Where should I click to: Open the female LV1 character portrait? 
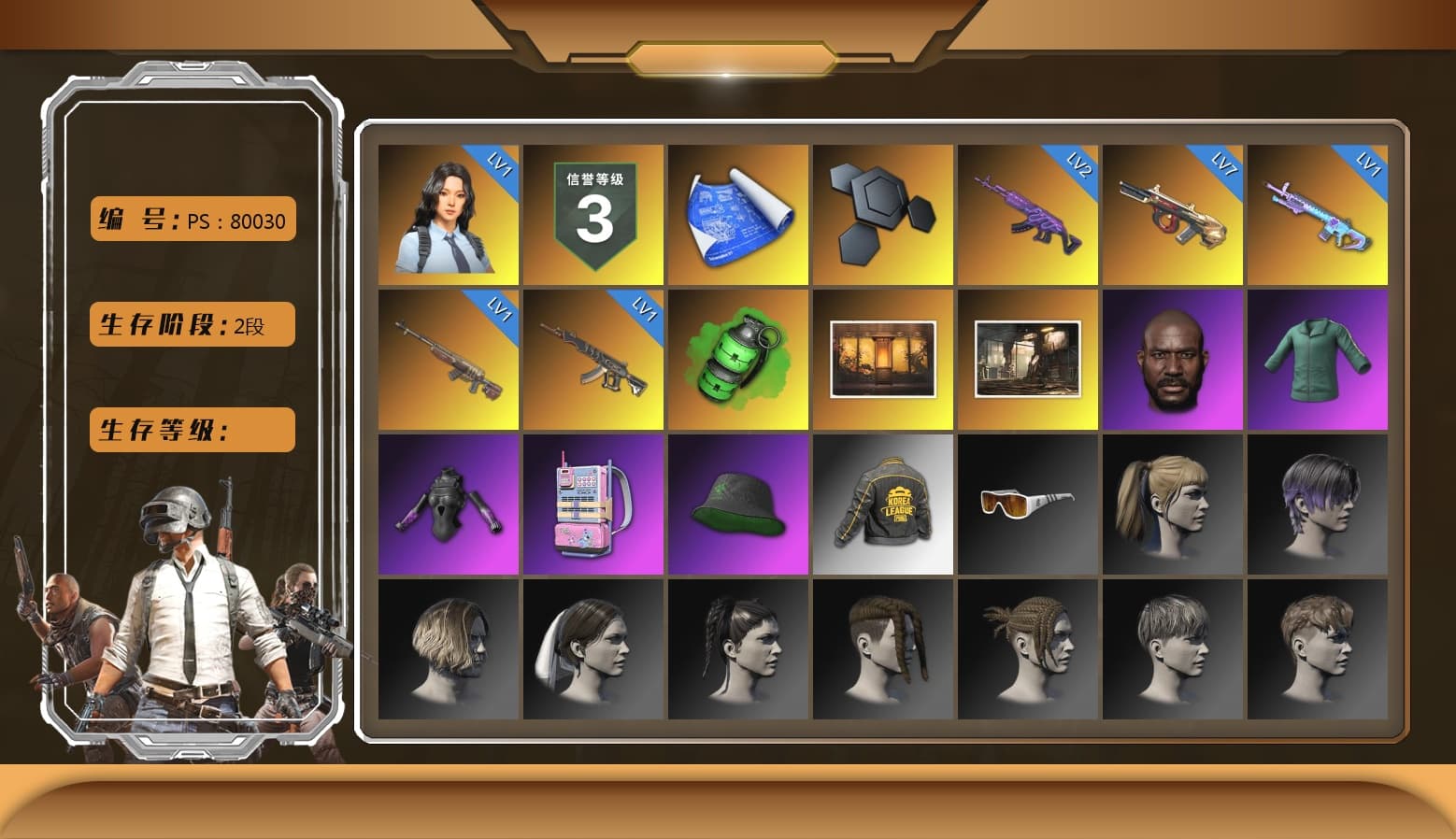(449, 212)
